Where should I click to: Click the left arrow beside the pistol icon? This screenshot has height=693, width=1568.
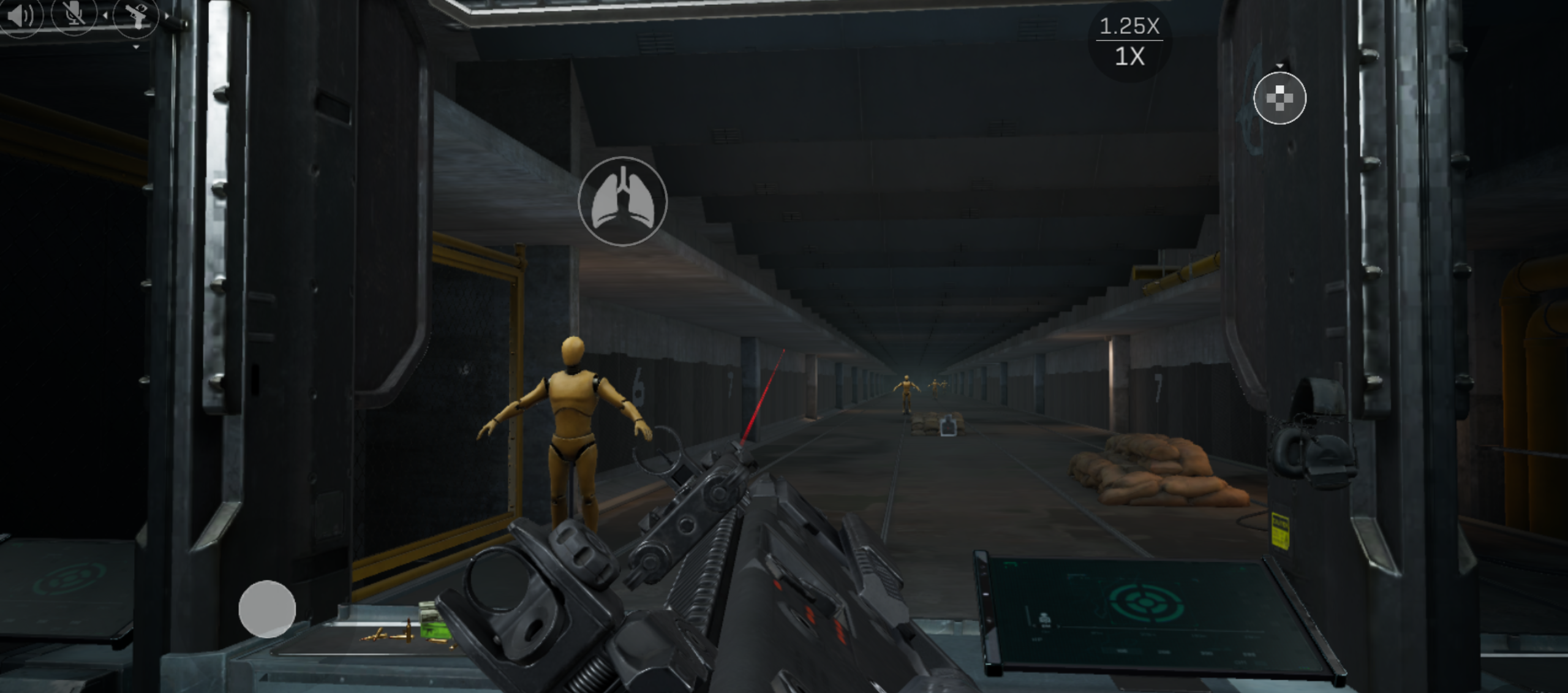(x=105, y=15)
